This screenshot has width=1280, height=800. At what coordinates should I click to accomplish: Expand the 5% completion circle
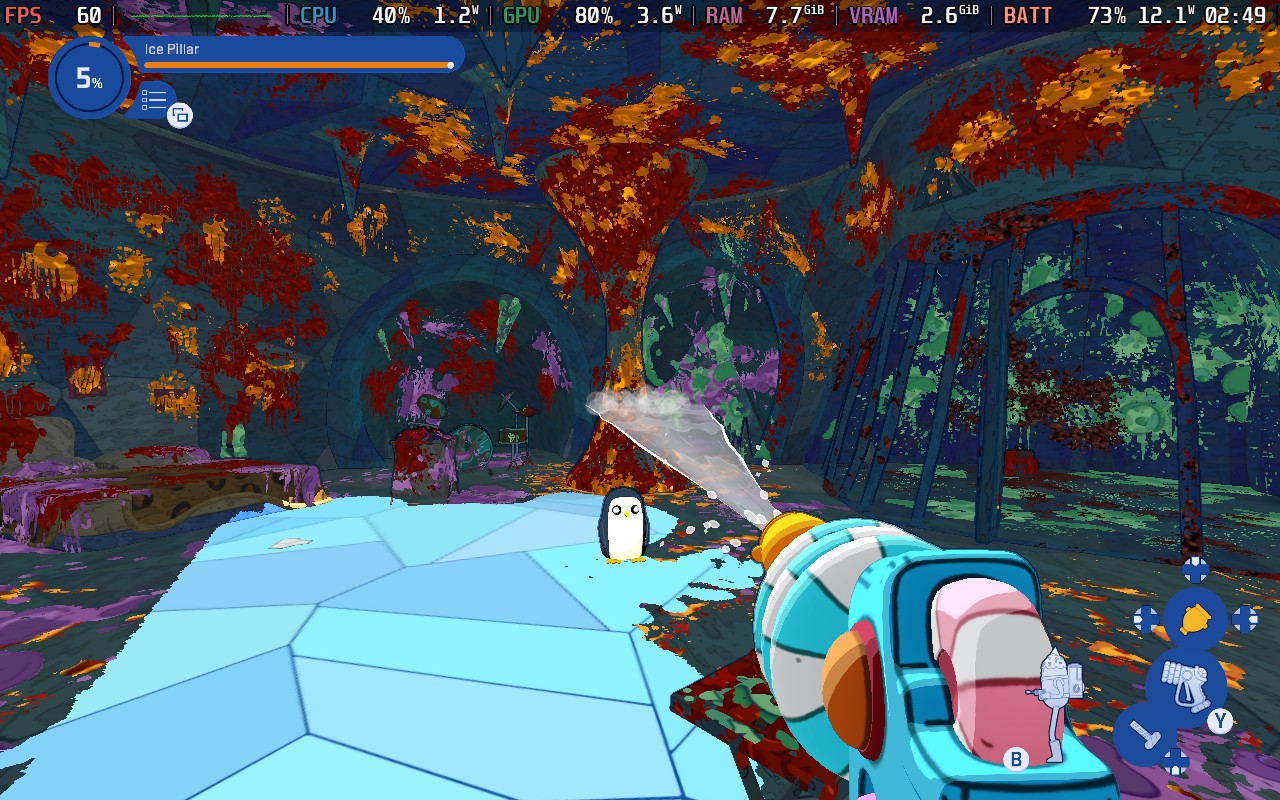89,79
